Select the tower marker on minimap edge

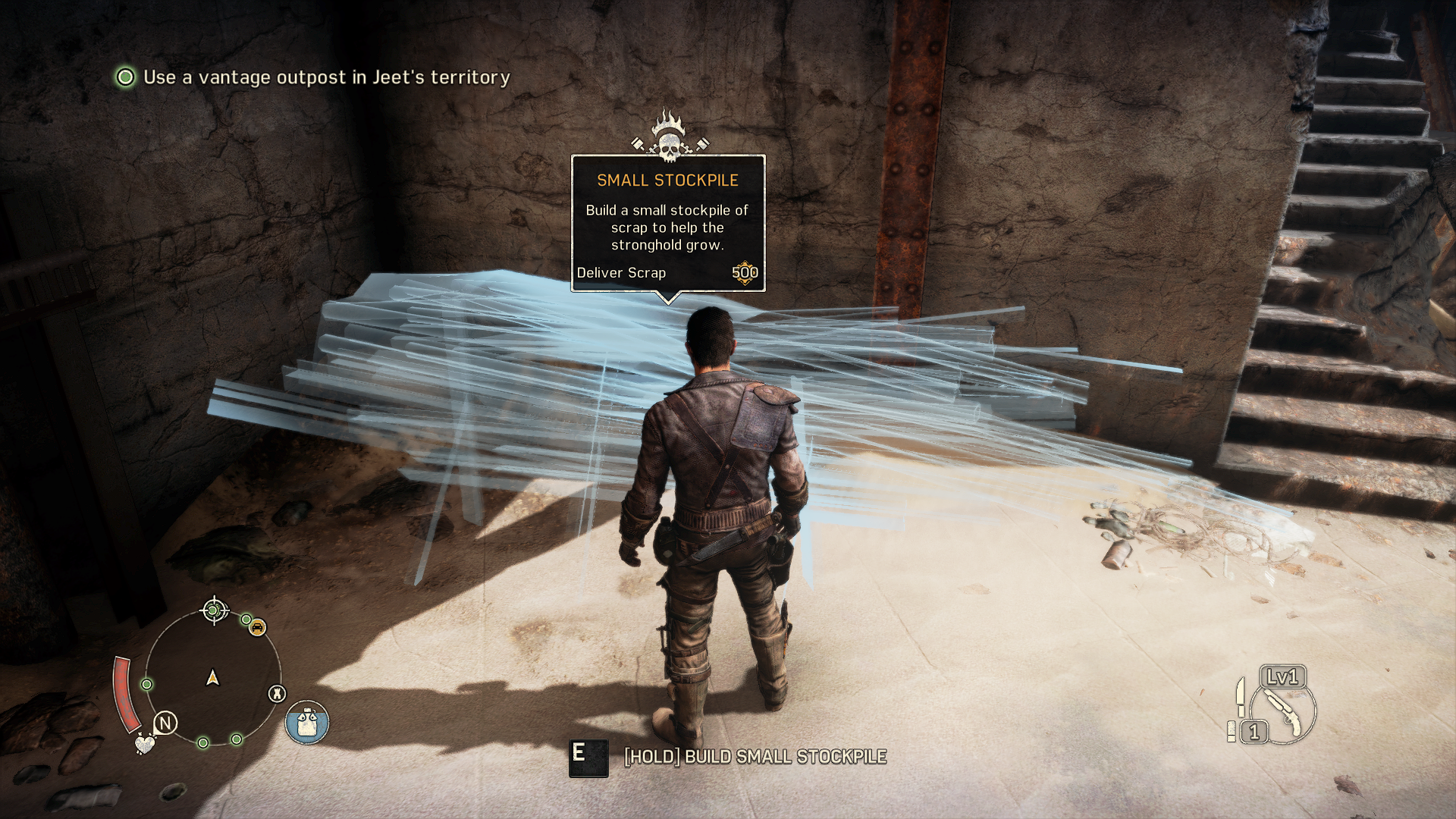click(278, 693)
